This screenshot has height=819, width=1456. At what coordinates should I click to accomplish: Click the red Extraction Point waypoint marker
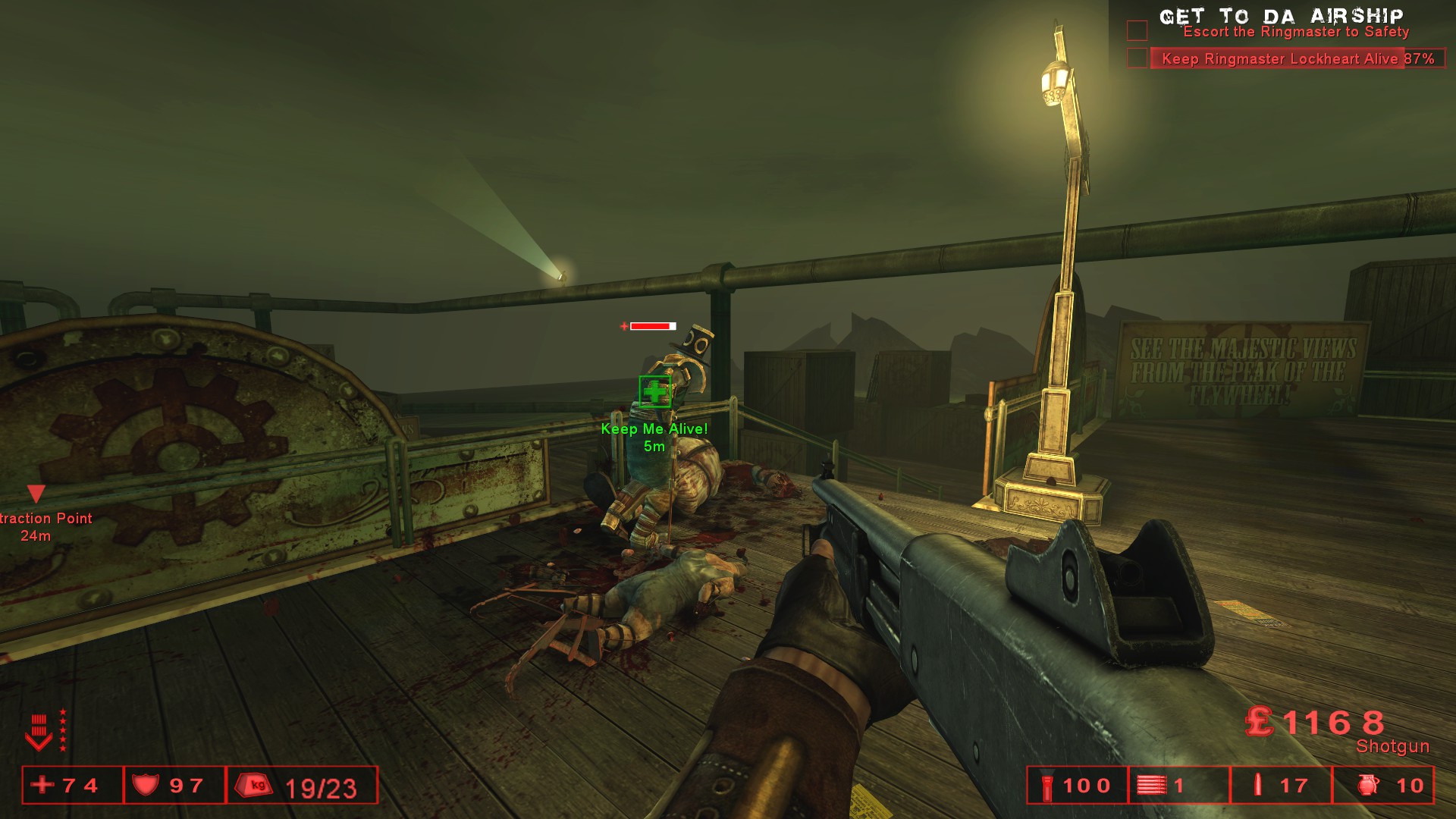coord(36,494)
